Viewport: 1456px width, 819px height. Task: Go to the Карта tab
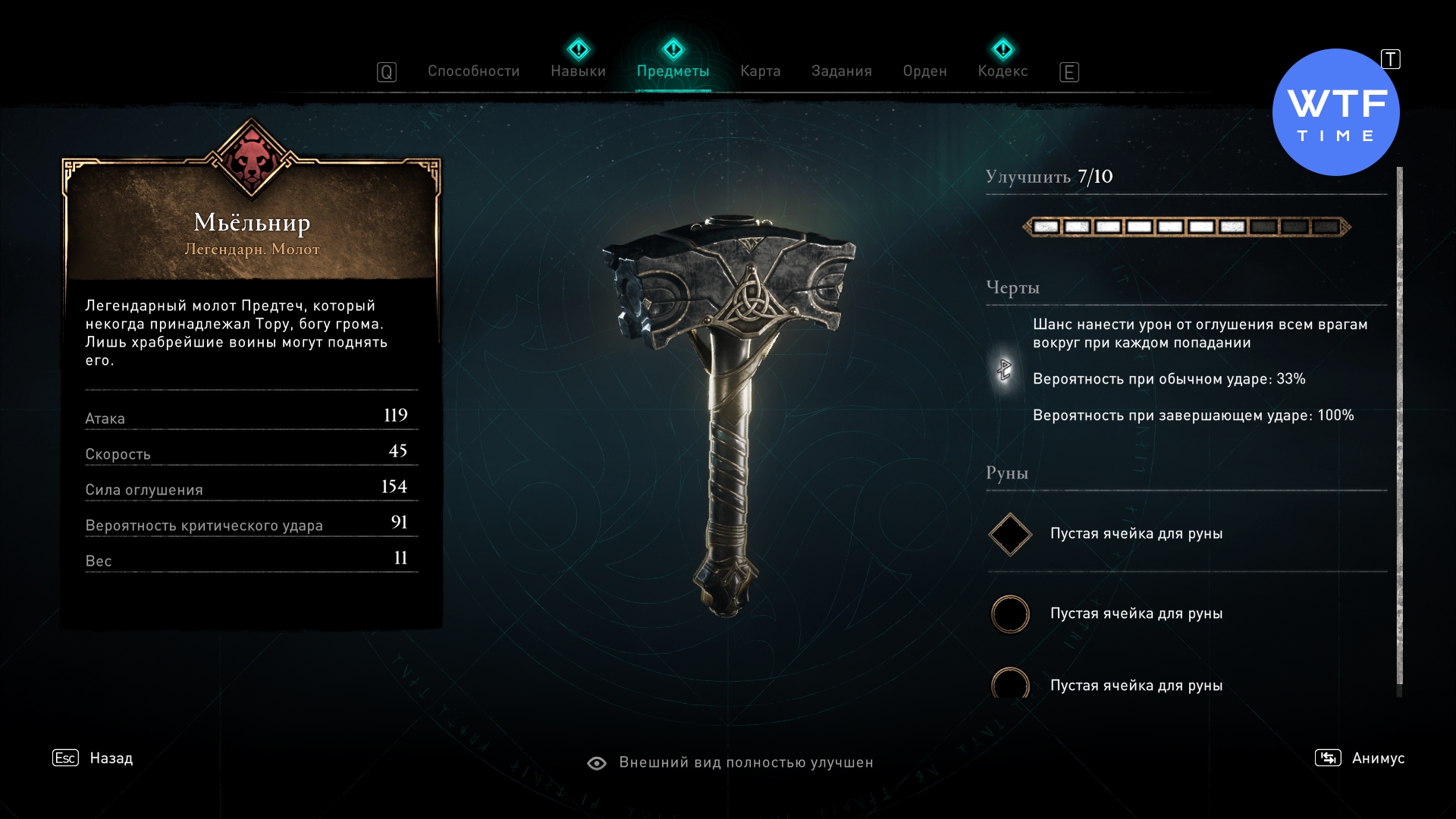click(760, 71)
